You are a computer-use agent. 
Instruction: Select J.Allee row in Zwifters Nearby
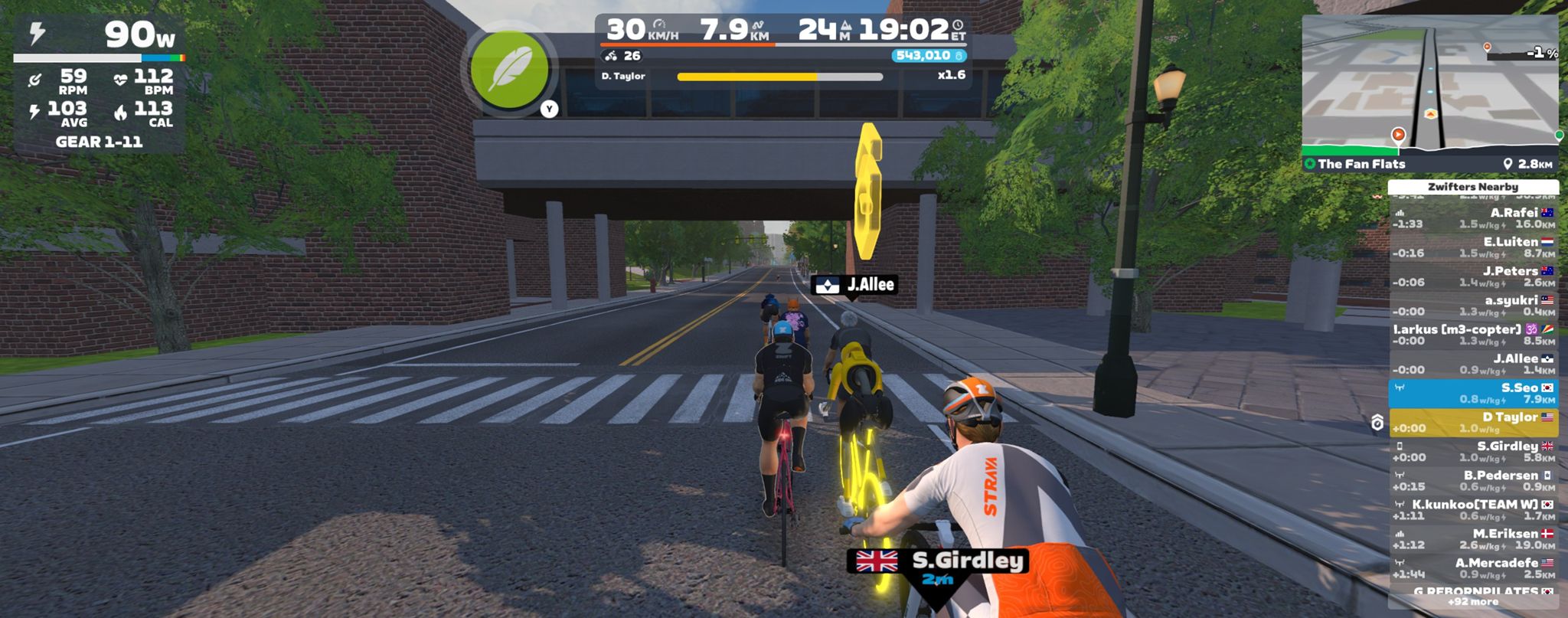coord(1473,364)
